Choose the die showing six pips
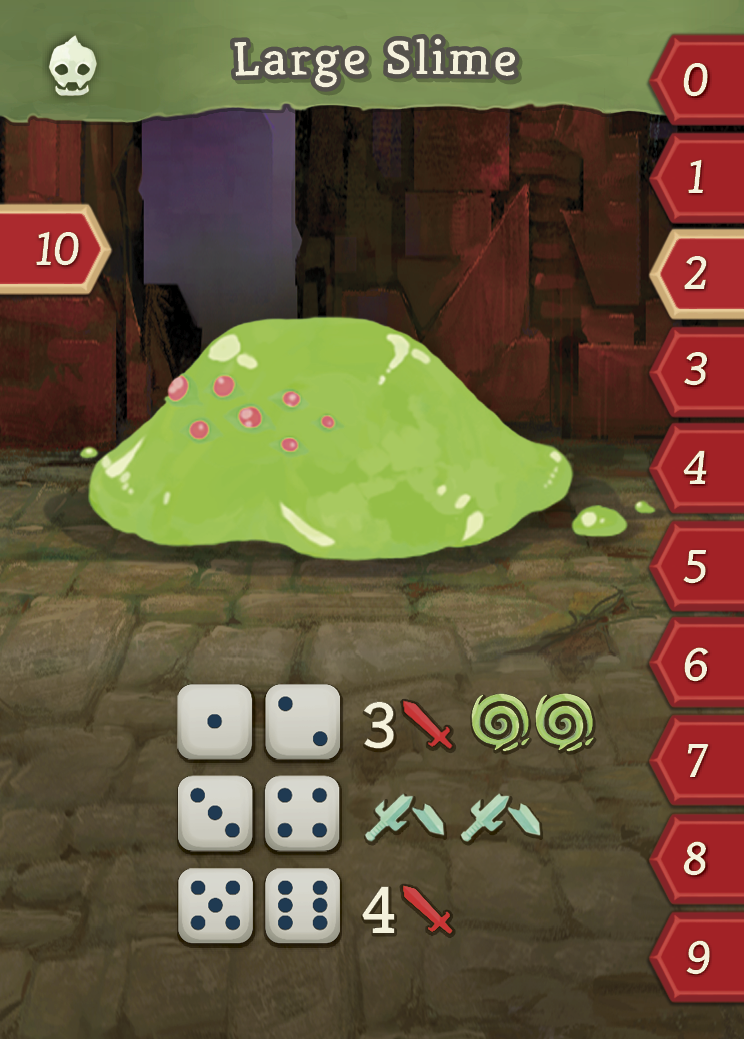 tap(302, 906)
